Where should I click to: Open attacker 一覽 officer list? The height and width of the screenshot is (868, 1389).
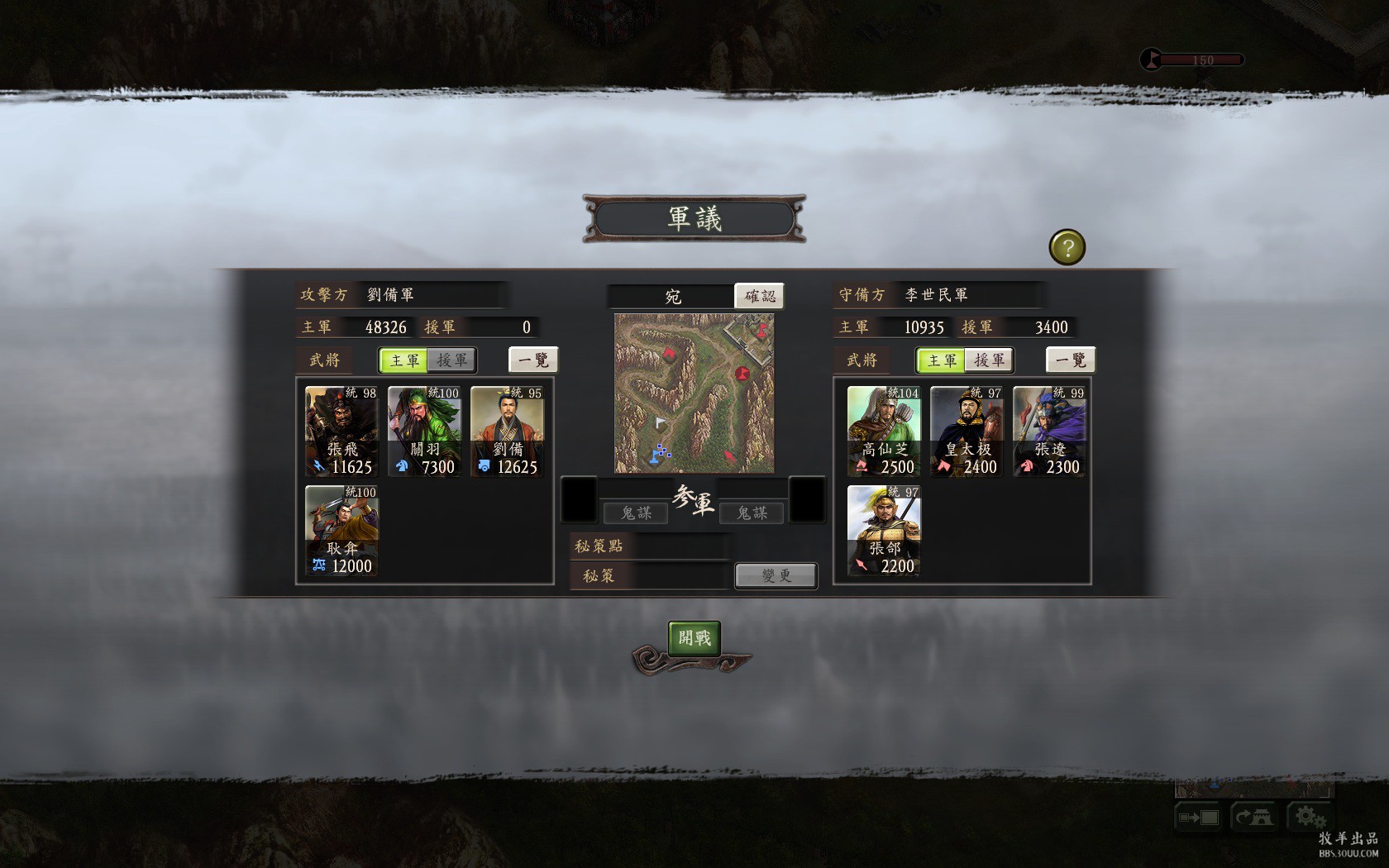click(533, 360)
